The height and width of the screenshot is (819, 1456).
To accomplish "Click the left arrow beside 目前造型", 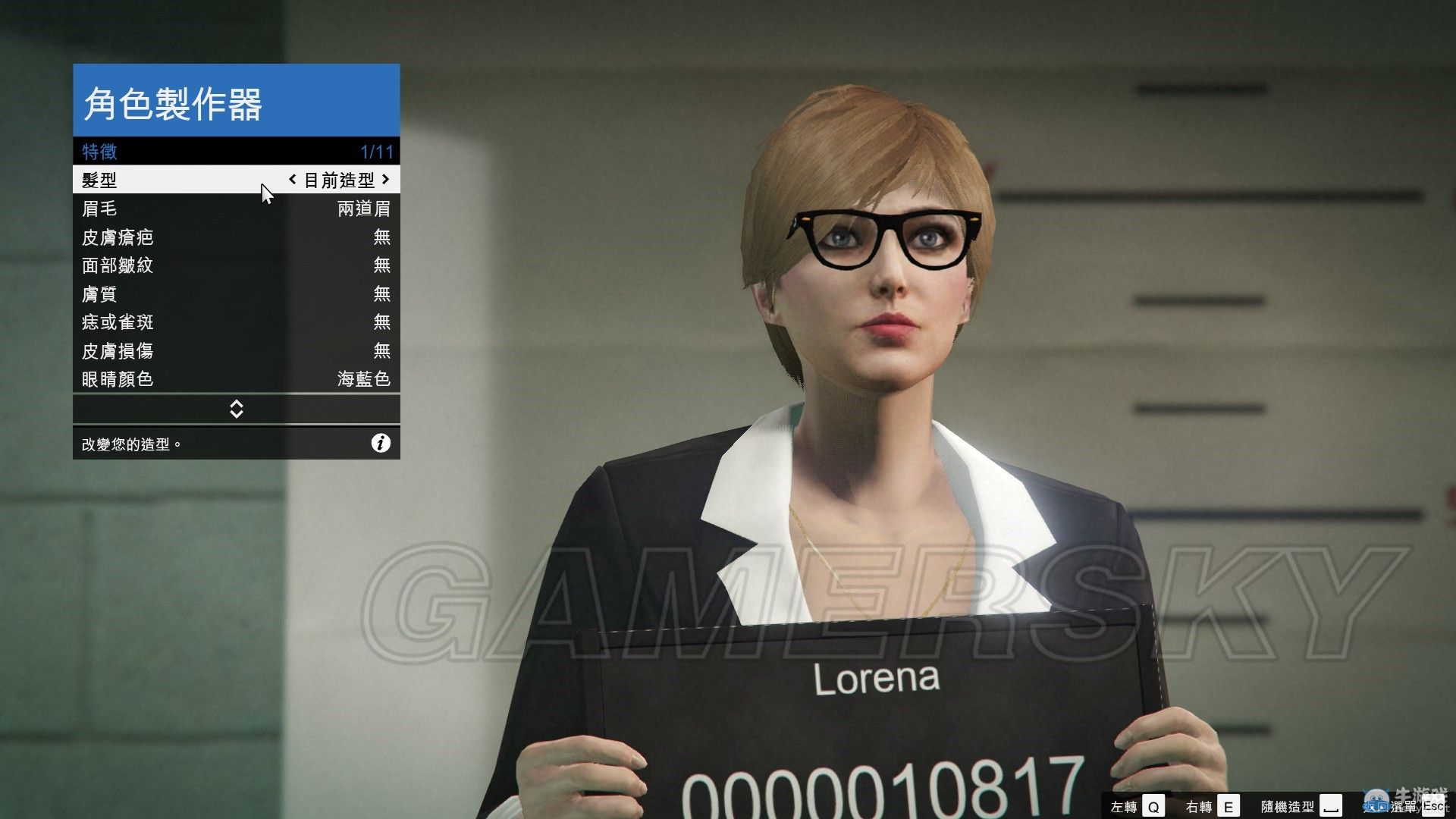I will [294, 180].
